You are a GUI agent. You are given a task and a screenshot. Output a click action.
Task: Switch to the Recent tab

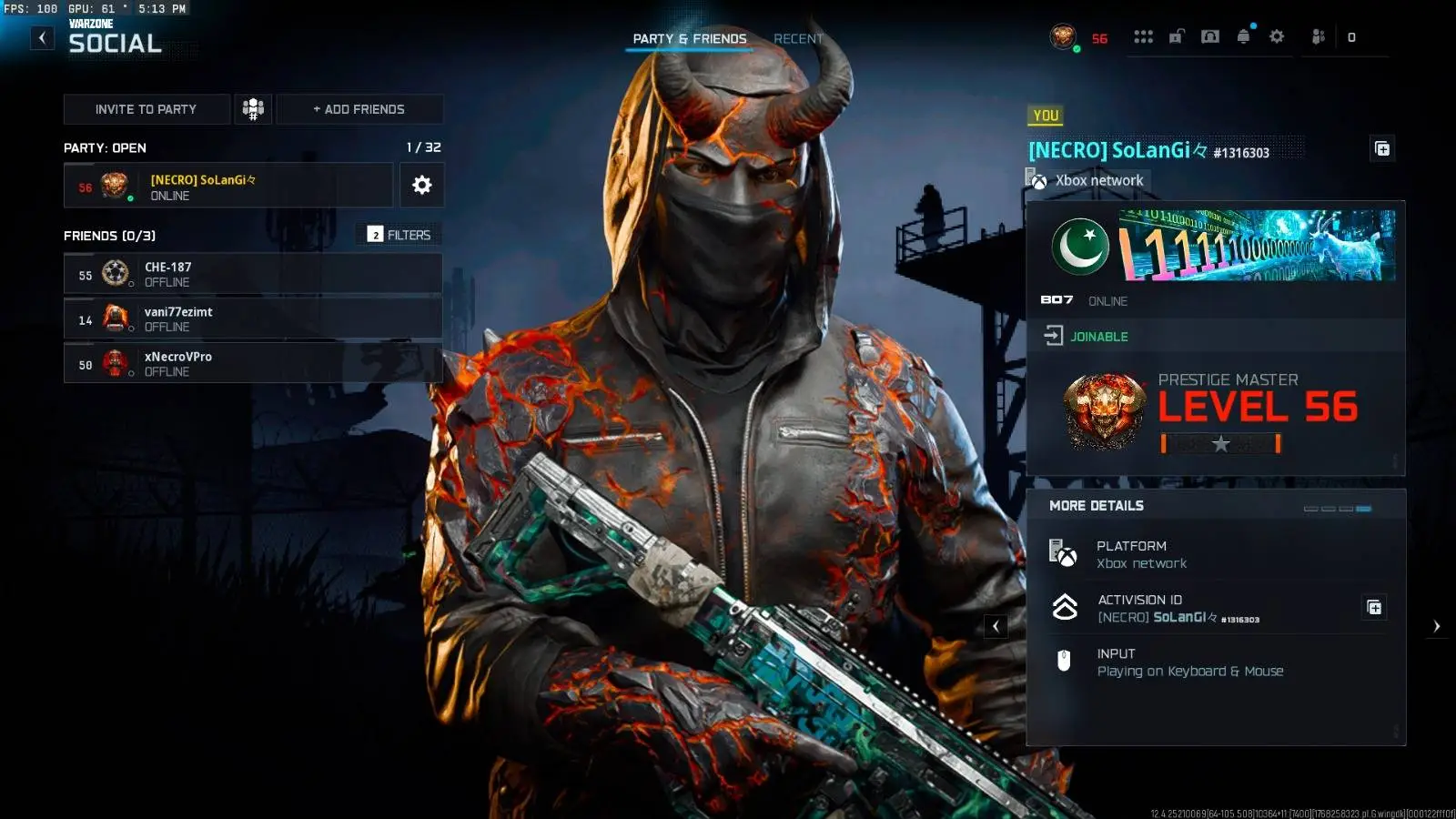pos(798,38)
